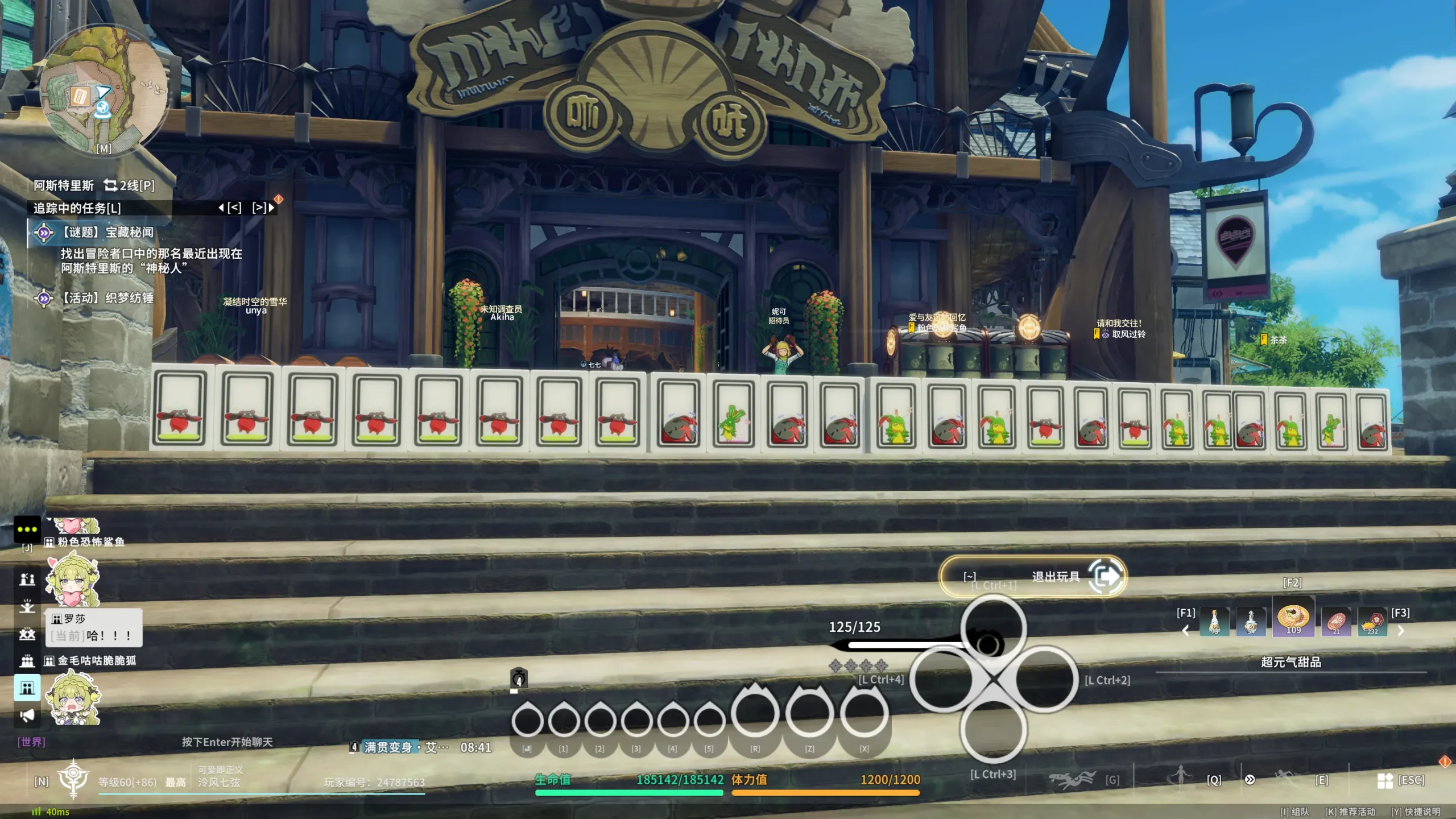This screenshot has height=819, width=1456.
Task: Select the blue-background potion bottle slot
Action: (x=1251, y=622)
